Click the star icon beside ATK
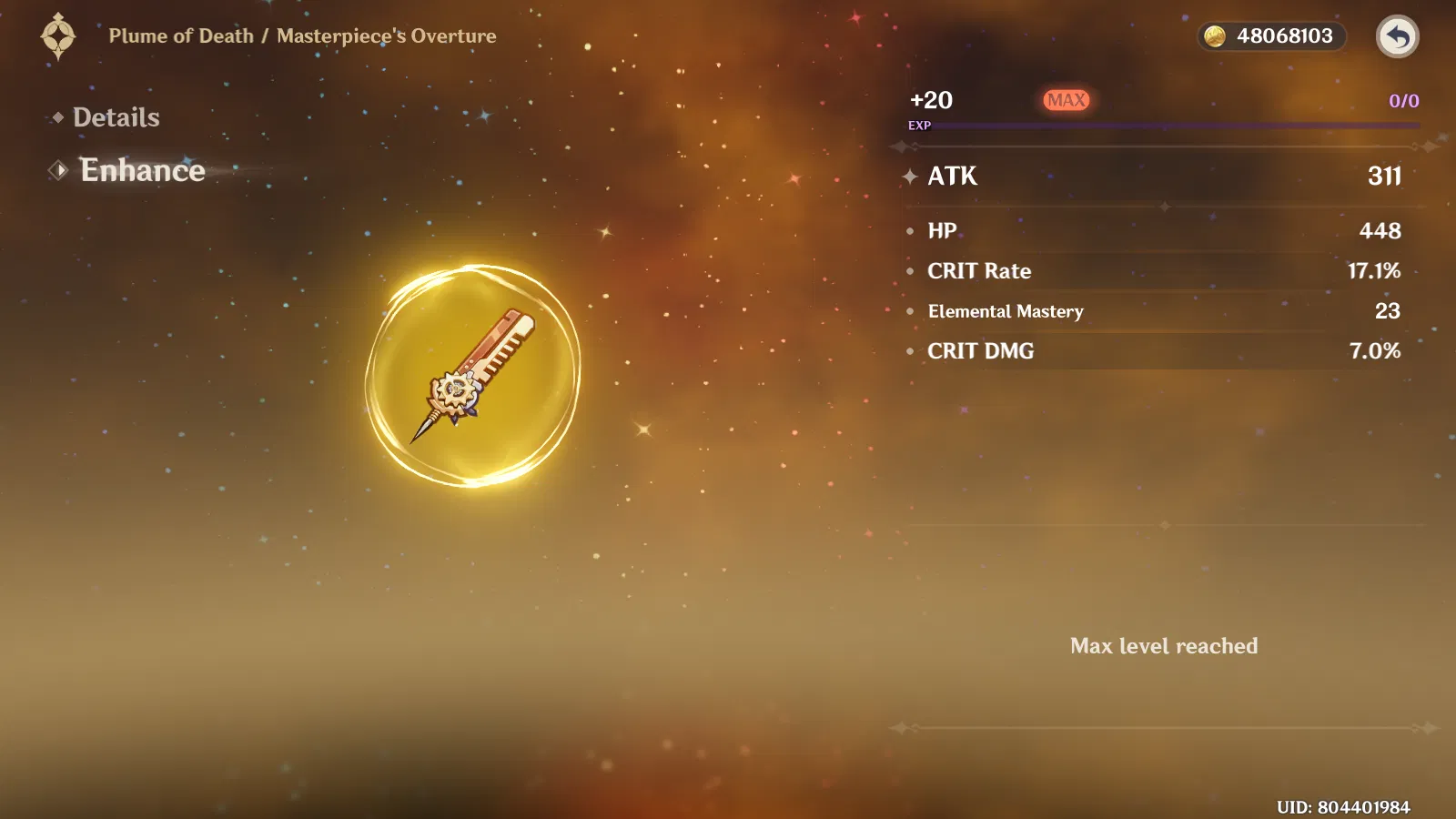This screenshot has height=819, width=1456. point(909,177)
